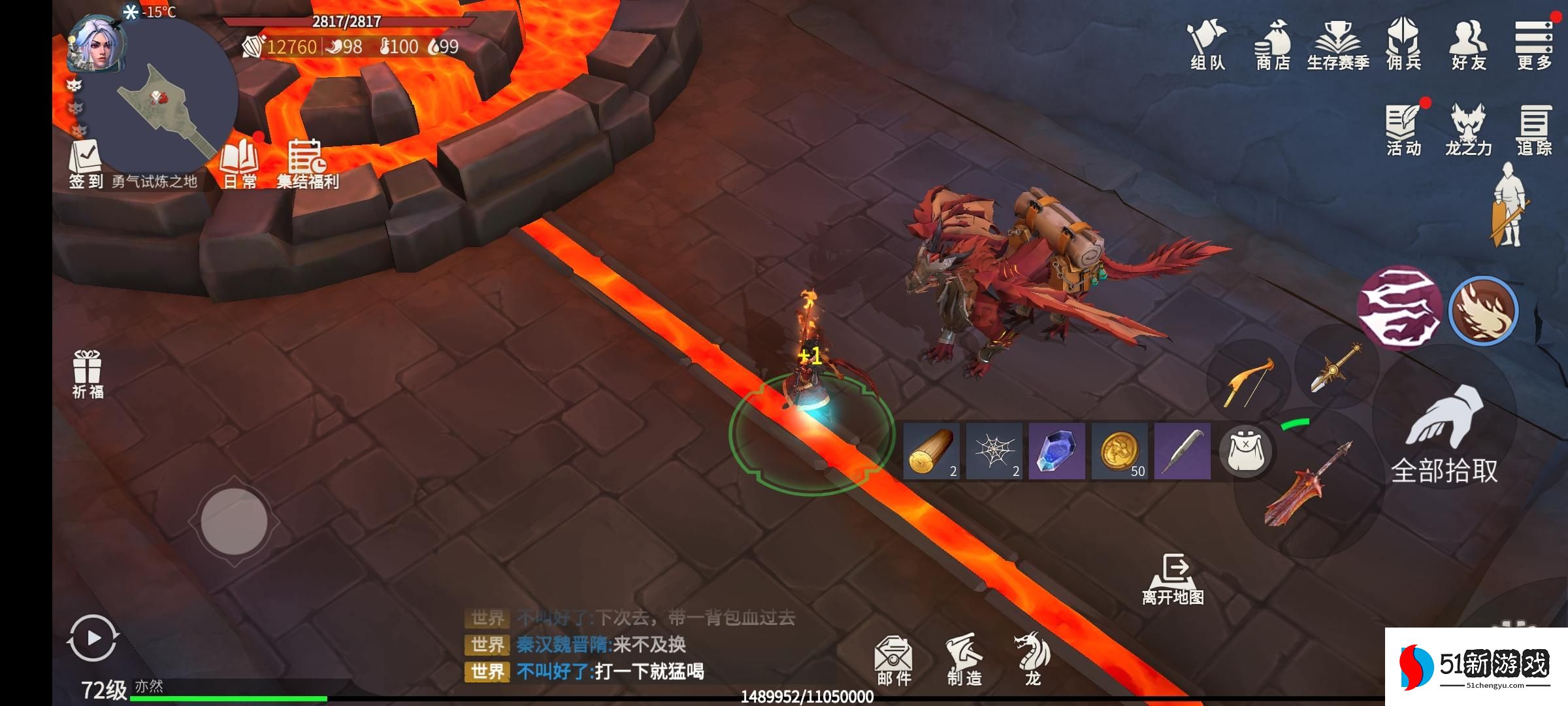Open the 活动 events panel
The width and height of the screenshot is (1568, 706).
coord(1403,130)
